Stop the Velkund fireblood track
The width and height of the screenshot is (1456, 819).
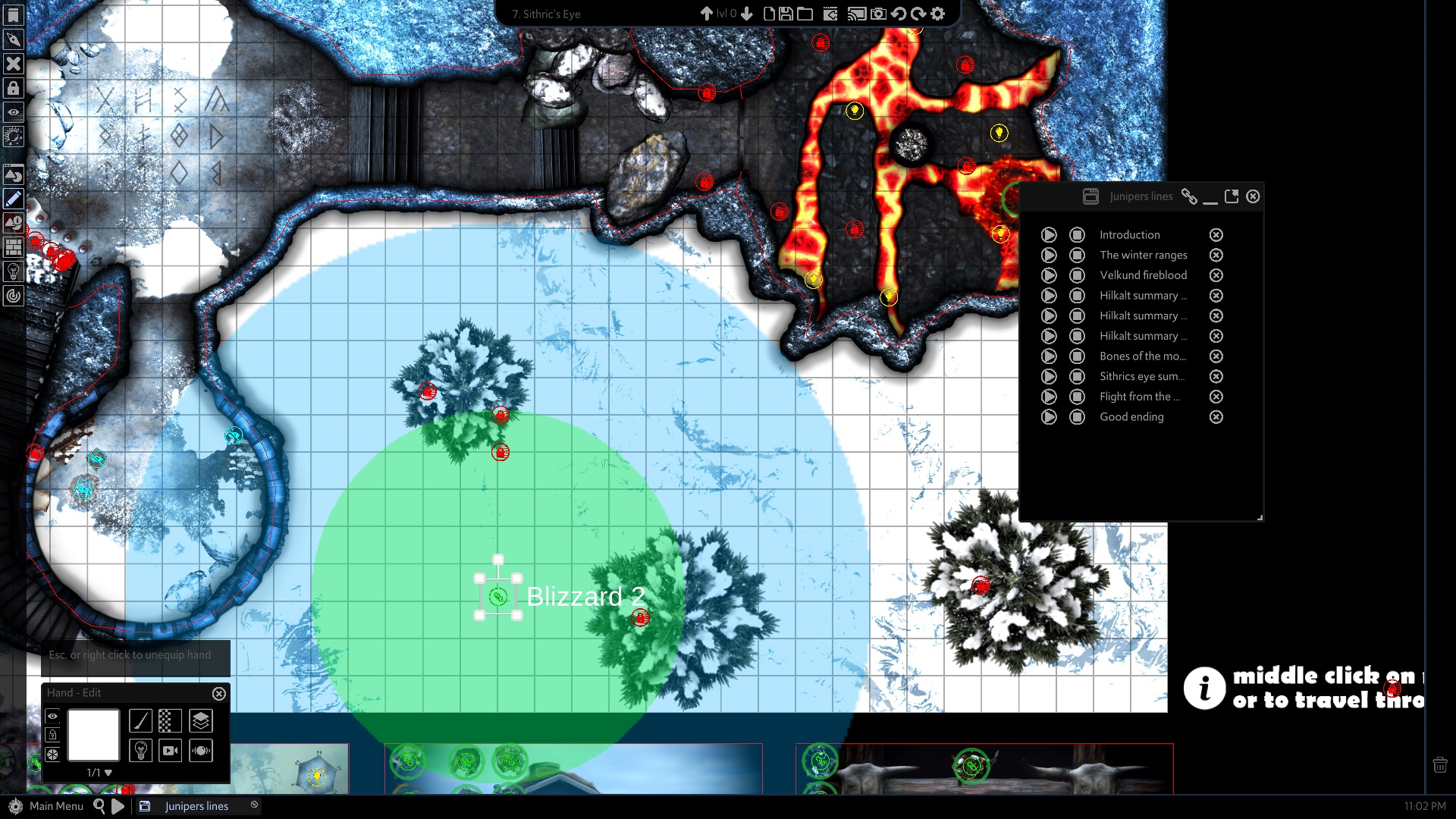[x=1077, y=275]
